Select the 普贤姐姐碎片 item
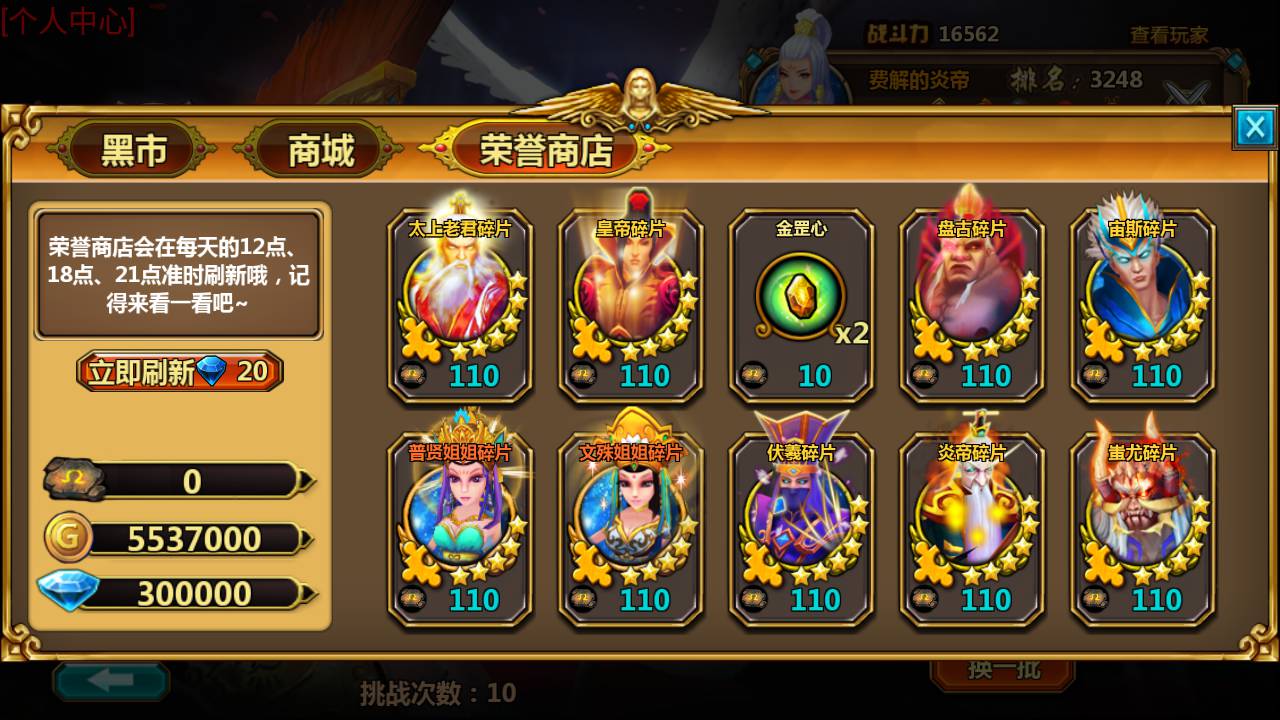Image resolution: width=1280 pixels, height=720 pixels. point(460,525)
